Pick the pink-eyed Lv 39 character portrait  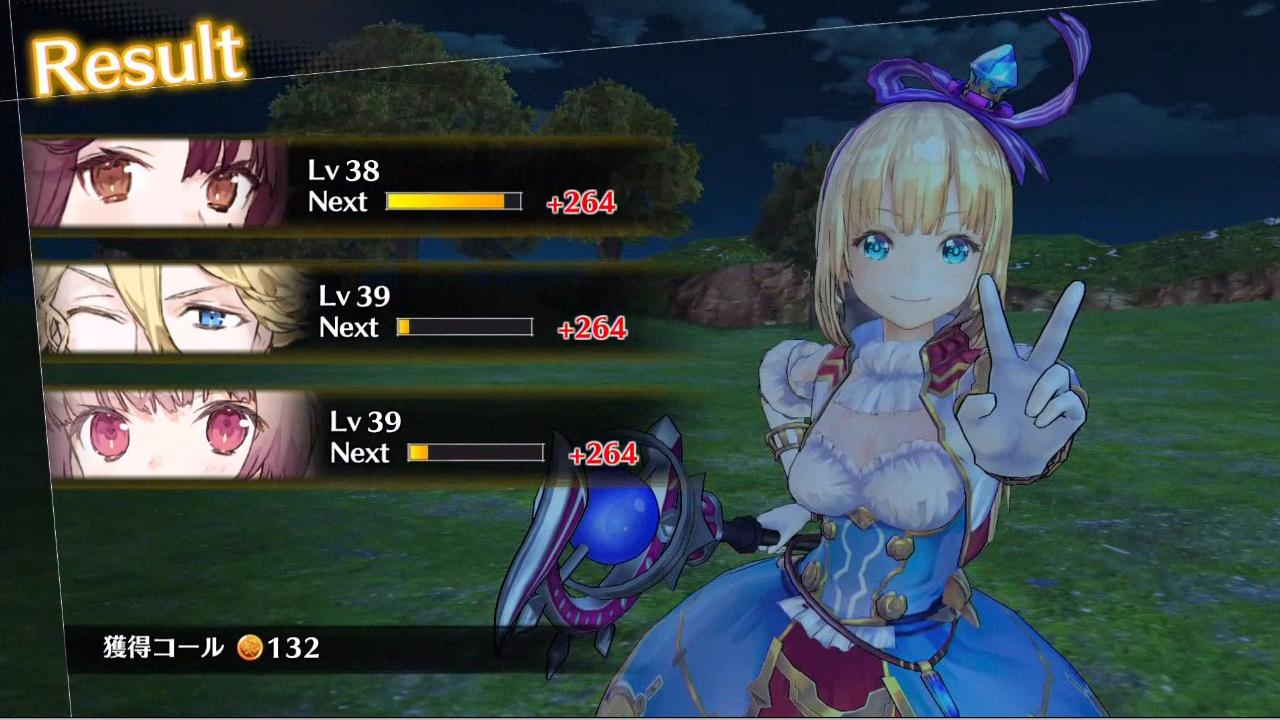(x=180, y=436)
